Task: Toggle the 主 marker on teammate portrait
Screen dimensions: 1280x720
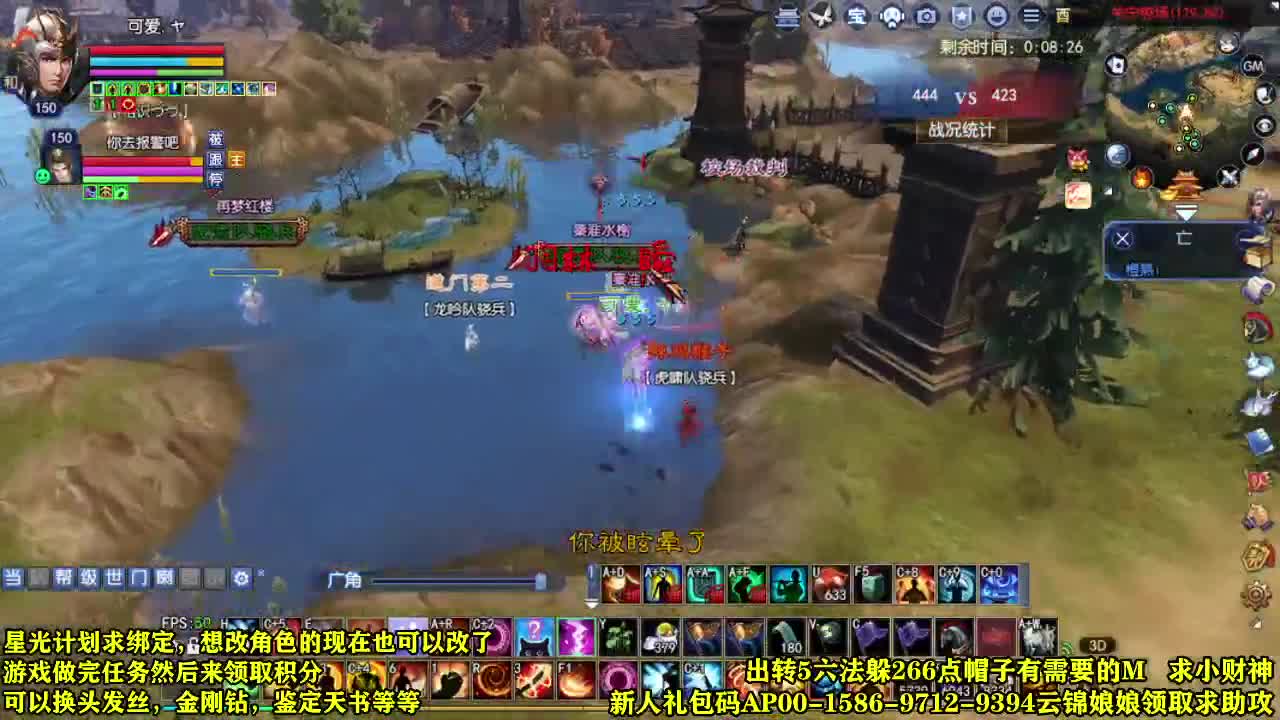Action: 237,159
